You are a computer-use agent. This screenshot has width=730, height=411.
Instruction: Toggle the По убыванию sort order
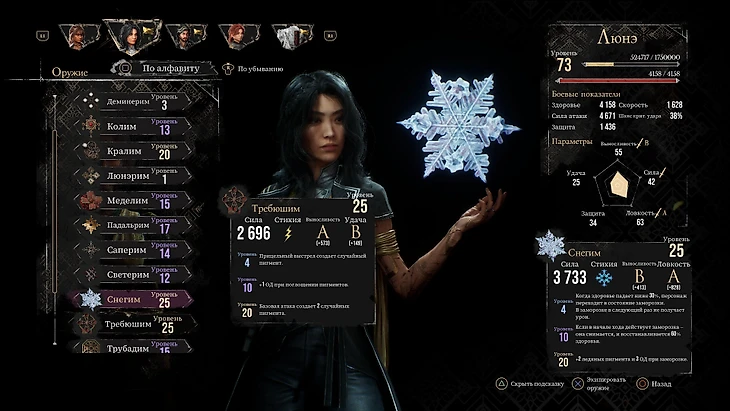click(x=255, y=69)
